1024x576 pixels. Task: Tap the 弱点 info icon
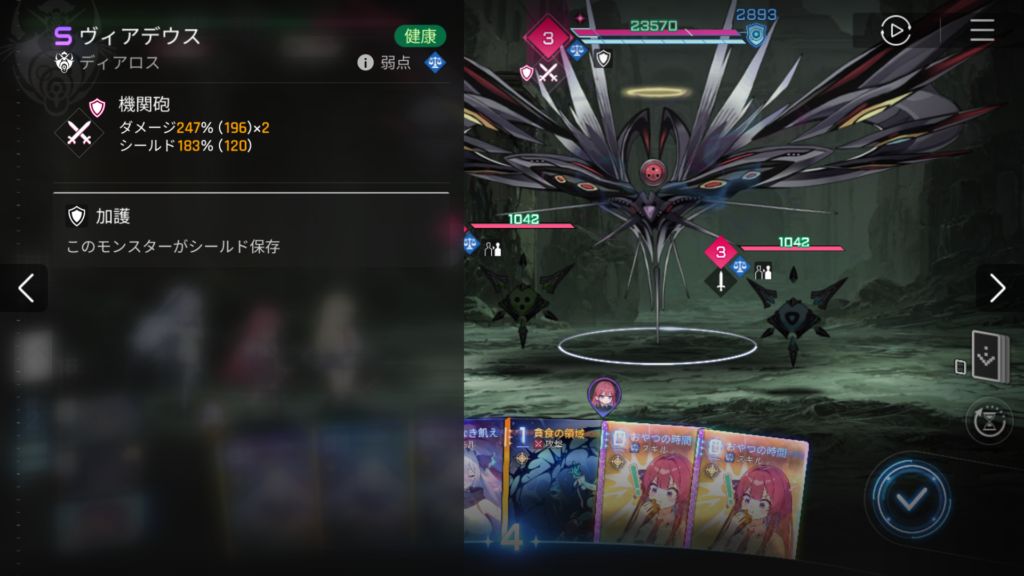click(366, 63)
